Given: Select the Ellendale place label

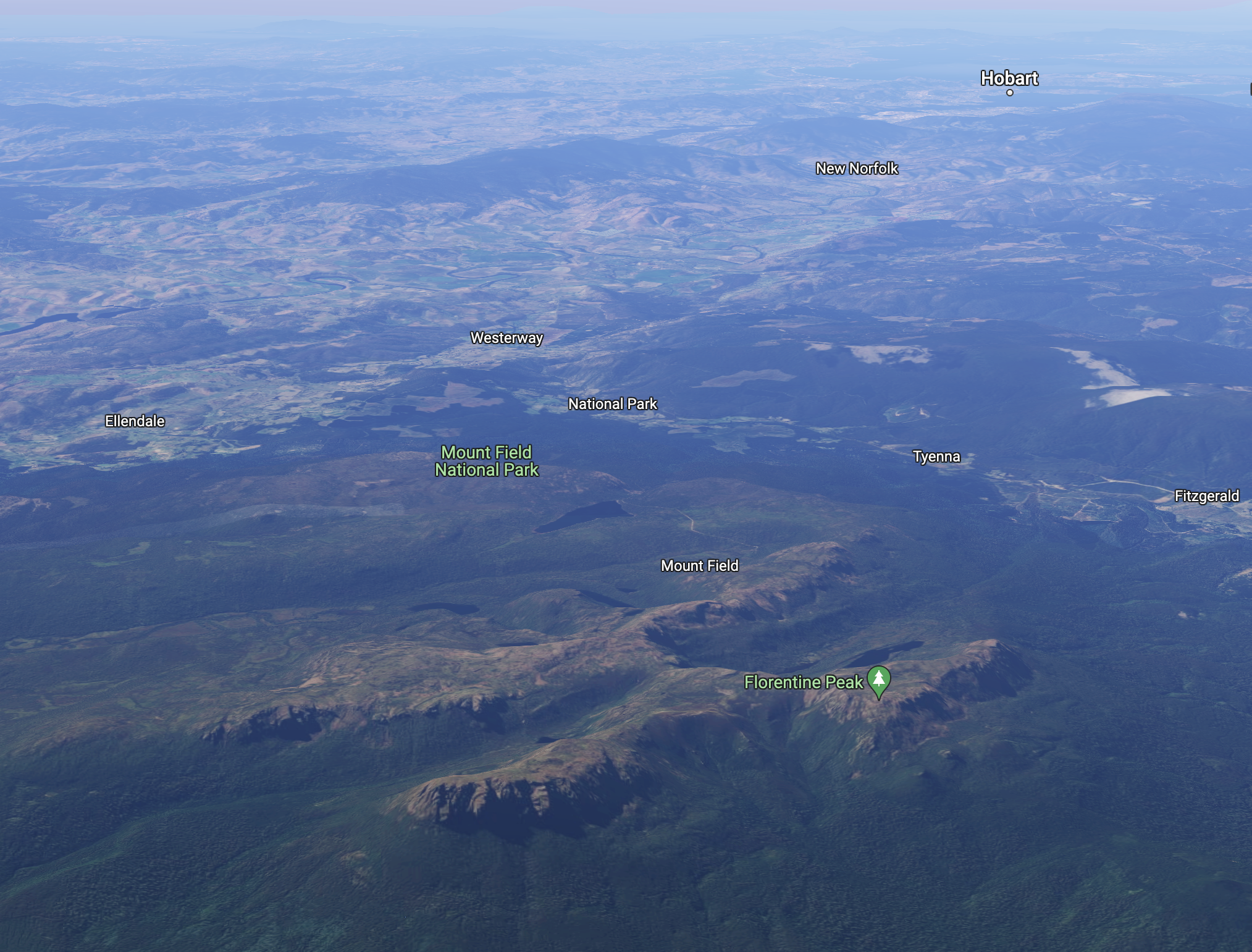Looking at the screenshot, I should tap(135, 421).
